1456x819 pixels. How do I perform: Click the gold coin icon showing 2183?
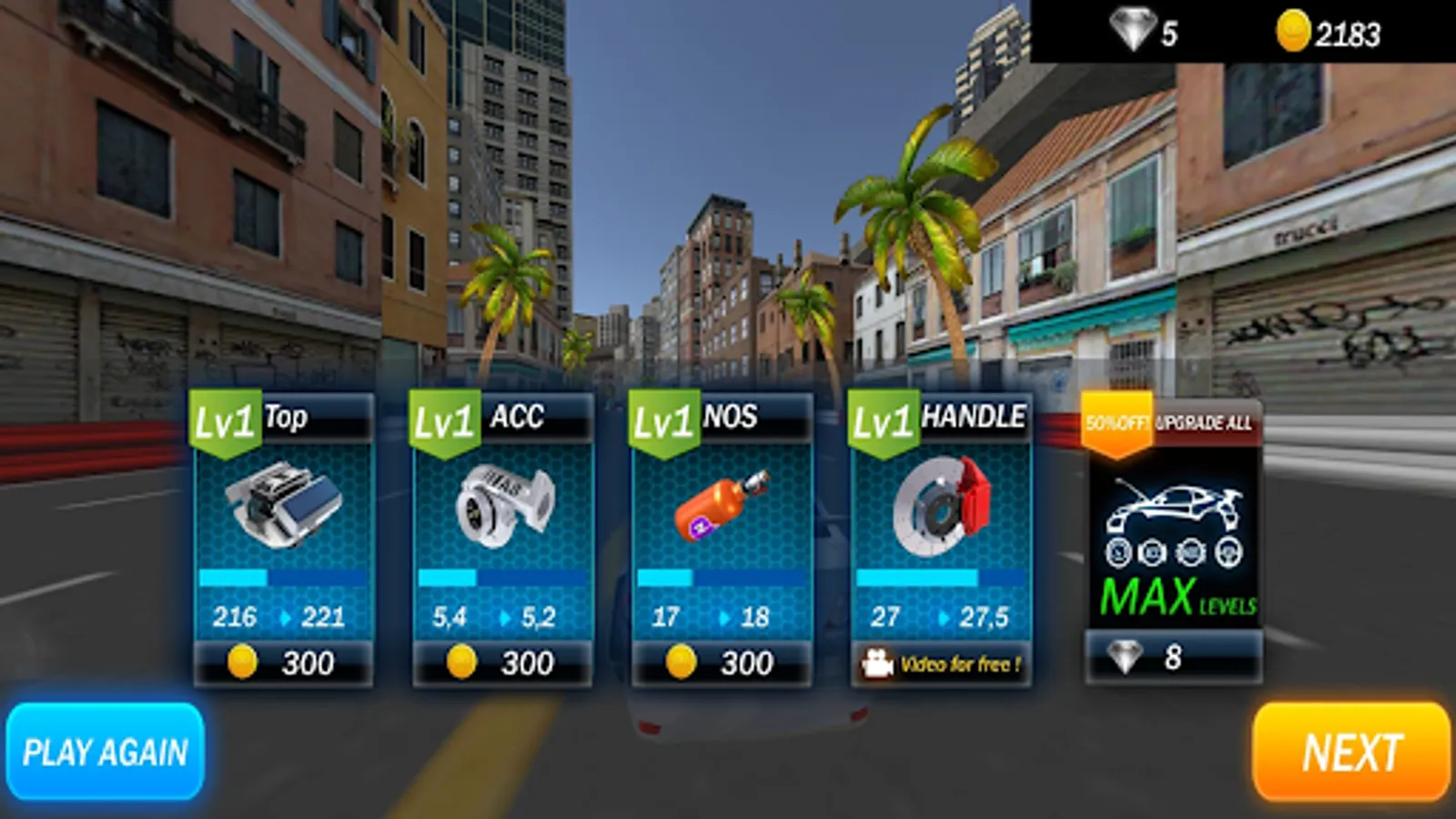click(x=1292, y=30)
